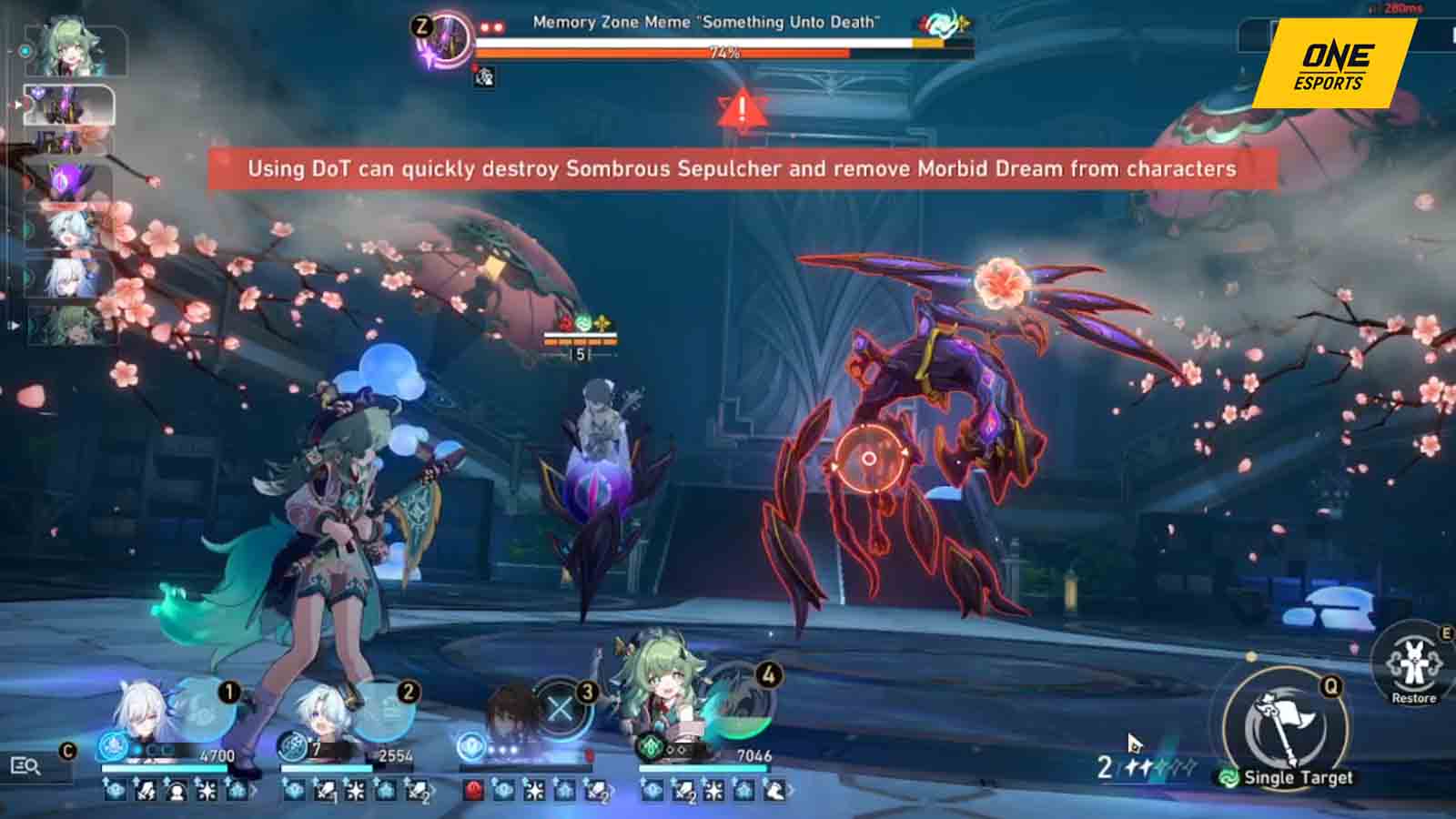
Task: Select party member 3's crossed-out ultimate
Action: (x=561, y=709)
